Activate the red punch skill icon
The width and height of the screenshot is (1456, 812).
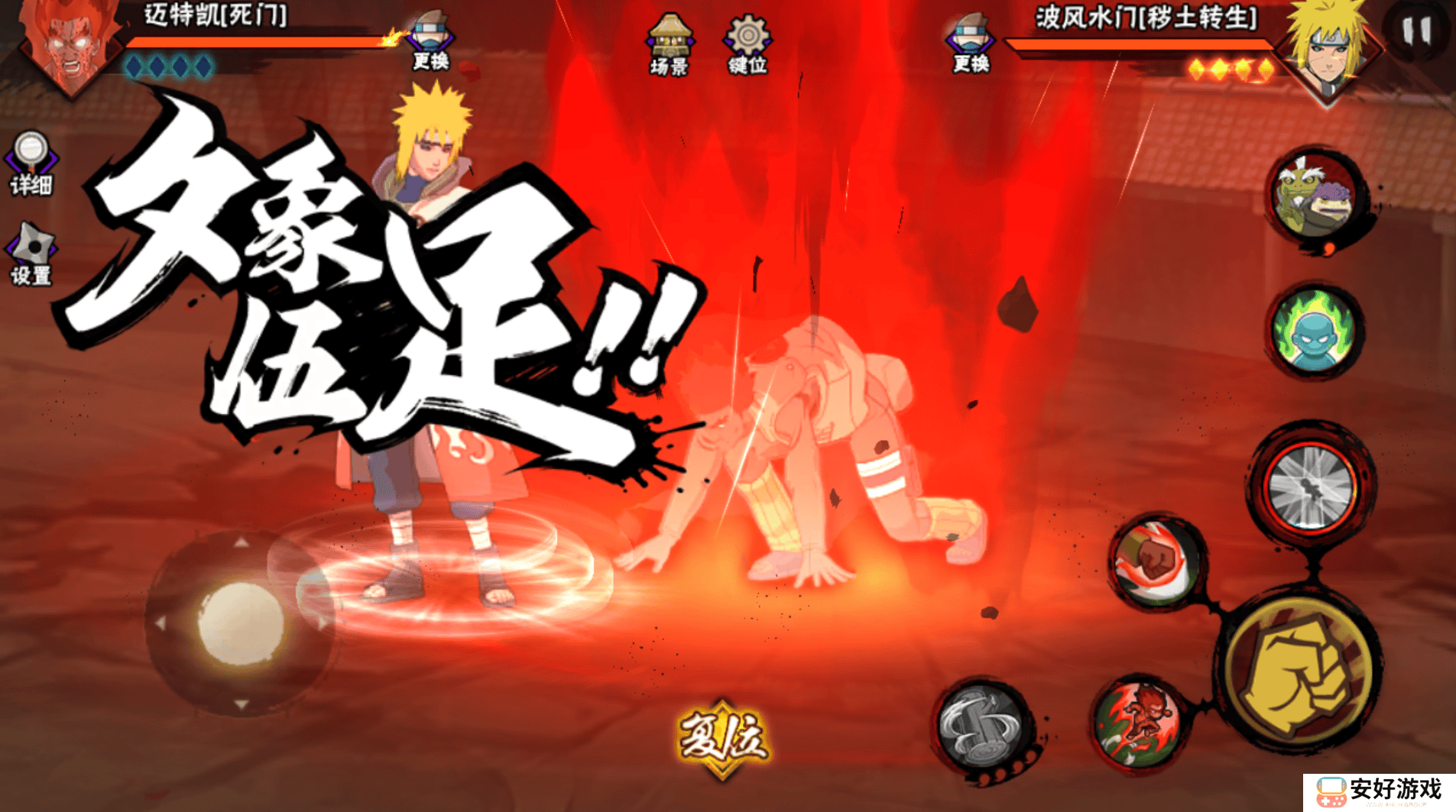(x=1157, y=563)
